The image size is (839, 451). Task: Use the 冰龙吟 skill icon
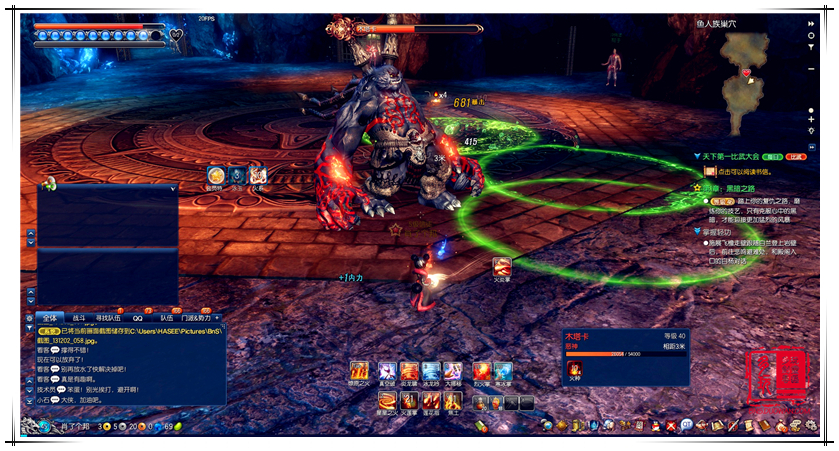[x=430, y=371]
